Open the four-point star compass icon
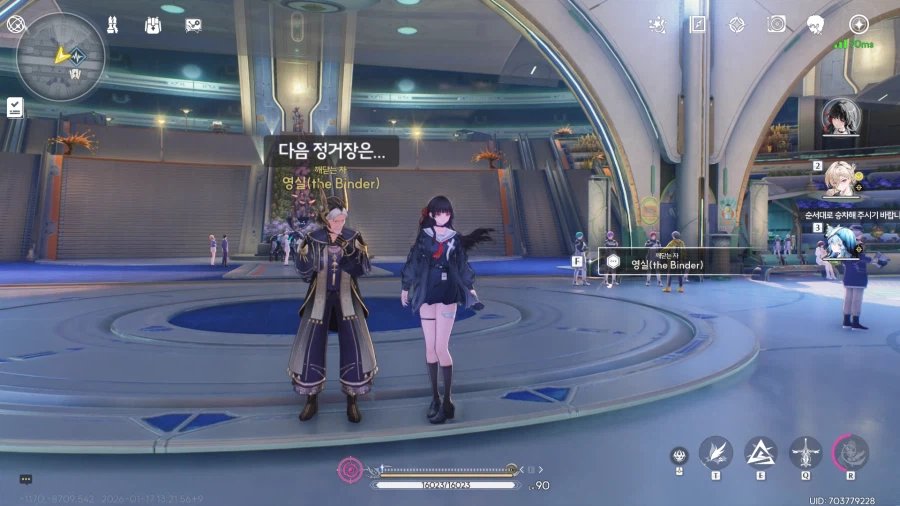The height and width of the screenshot is (506, 900). (x=858, y=24)
